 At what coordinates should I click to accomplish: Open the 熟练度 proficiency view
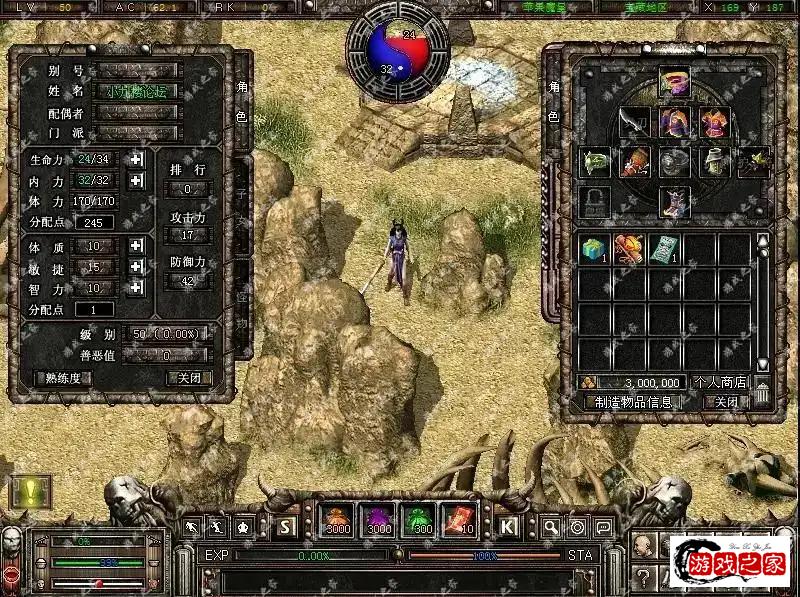coord(63,378)
